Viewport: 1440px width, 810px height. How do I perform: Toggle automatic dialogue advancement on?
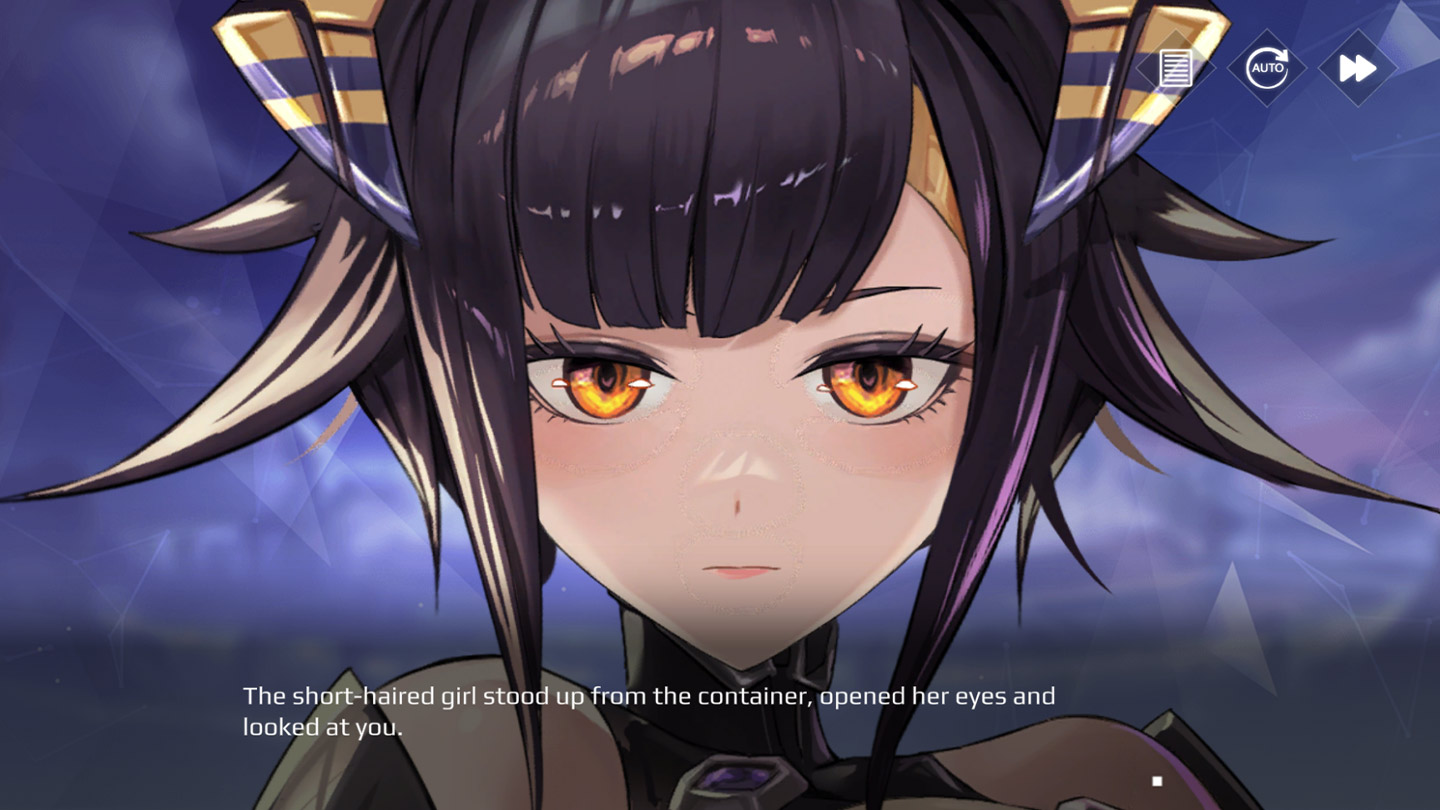click(x=1266, y=68)
